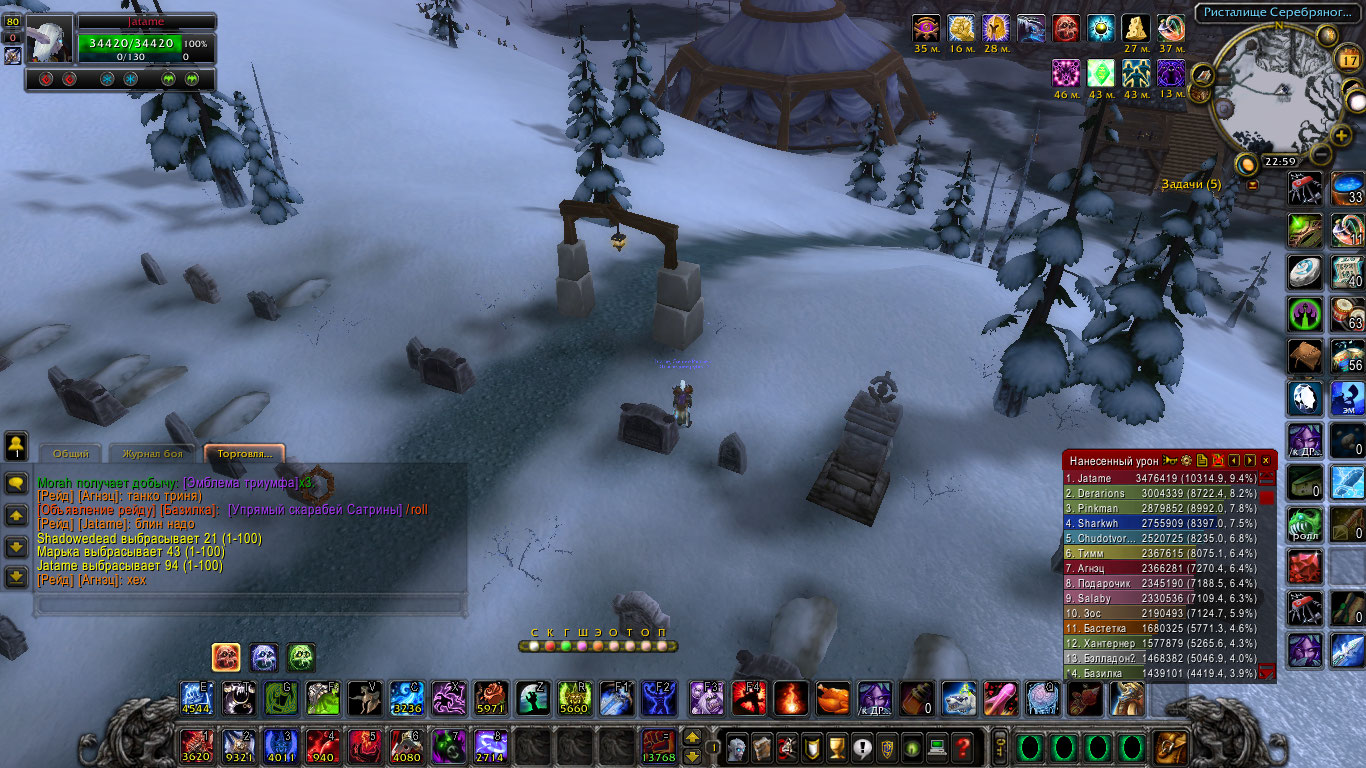Open the achievements golden chalice micro button
Image resolution: width=1366 pixels, height=768 pixels.
[x=838, y=746]
